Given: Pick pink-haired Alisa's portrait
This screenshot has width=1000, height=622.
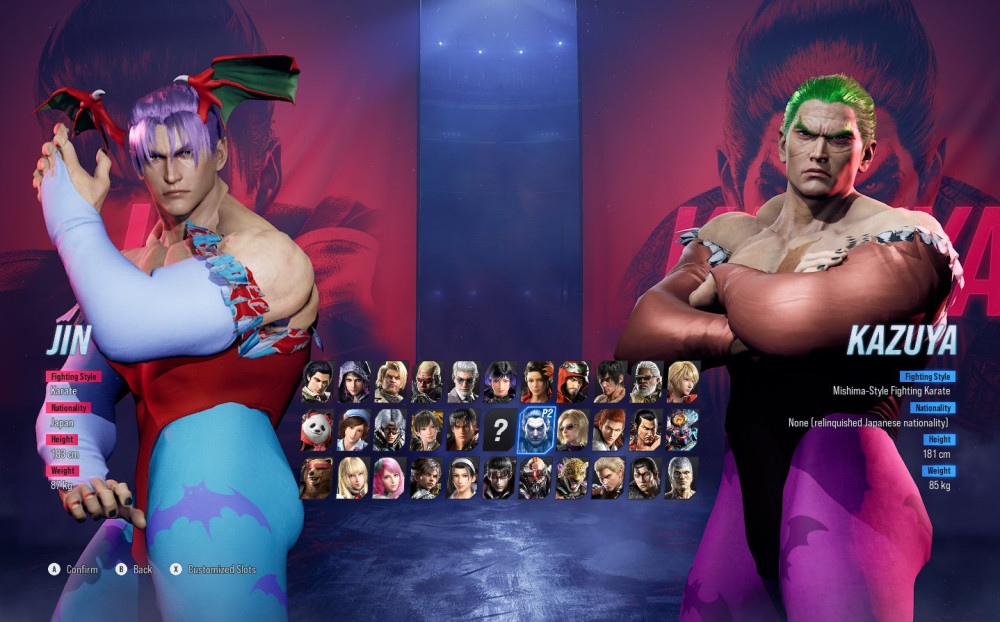Looking at the screenshot, I should (389, 478).
